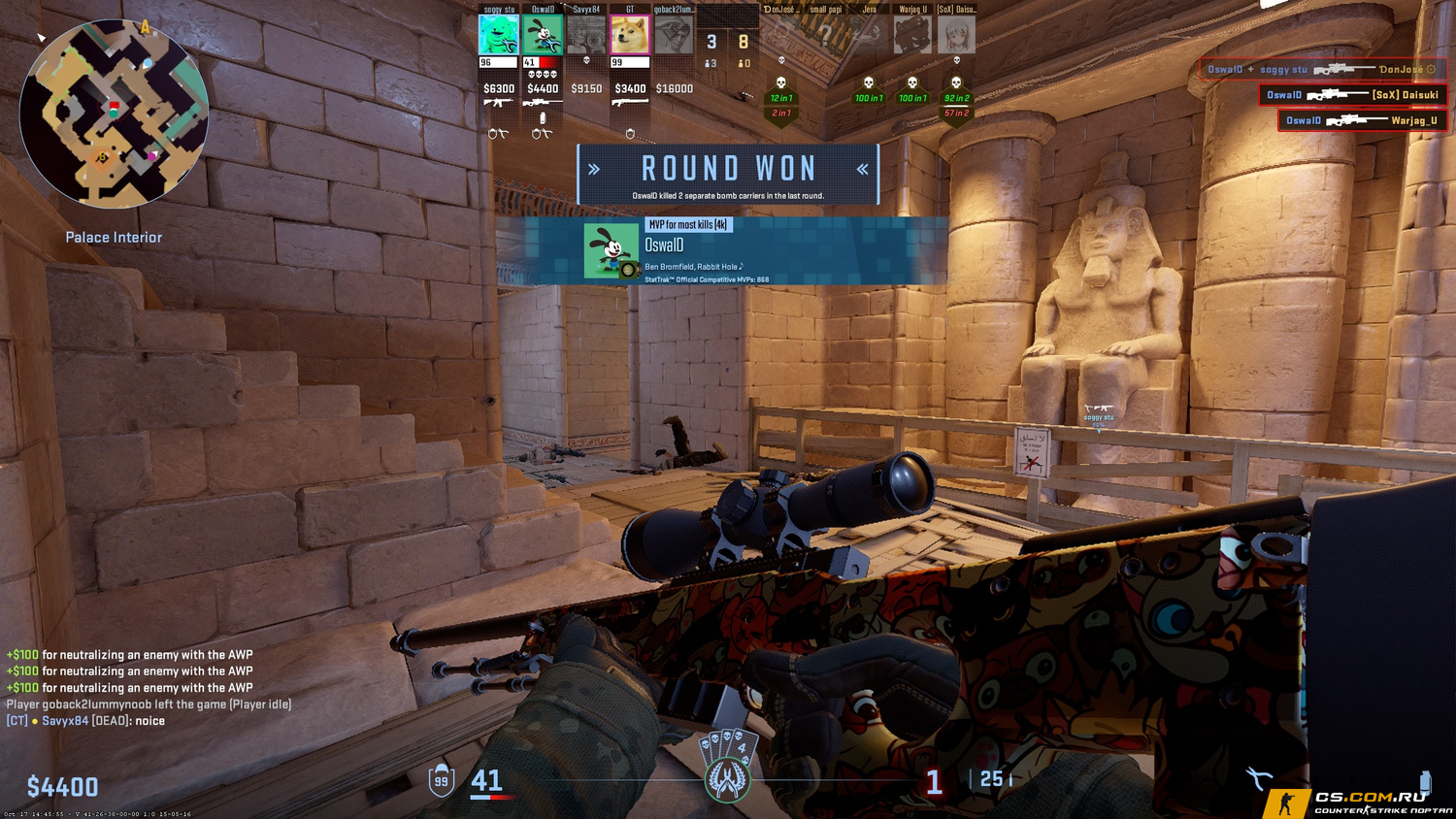Select the kill feed entry for DonJose
Screen dimensions: 1456x819
pyautogui.click(x=1322, y=69)
